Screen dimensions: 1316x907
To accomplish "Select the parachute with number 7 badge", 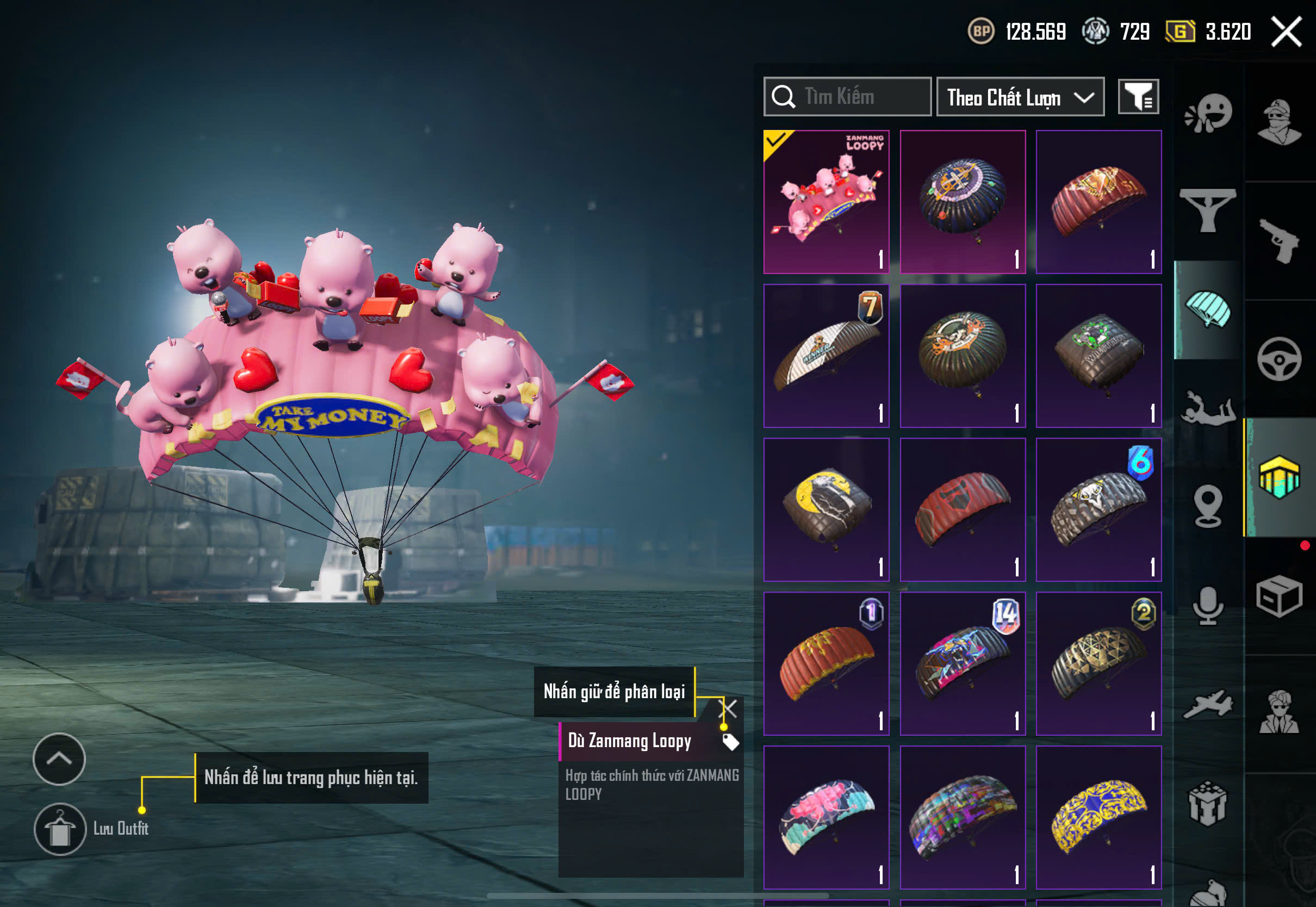I will pos(825,356).
